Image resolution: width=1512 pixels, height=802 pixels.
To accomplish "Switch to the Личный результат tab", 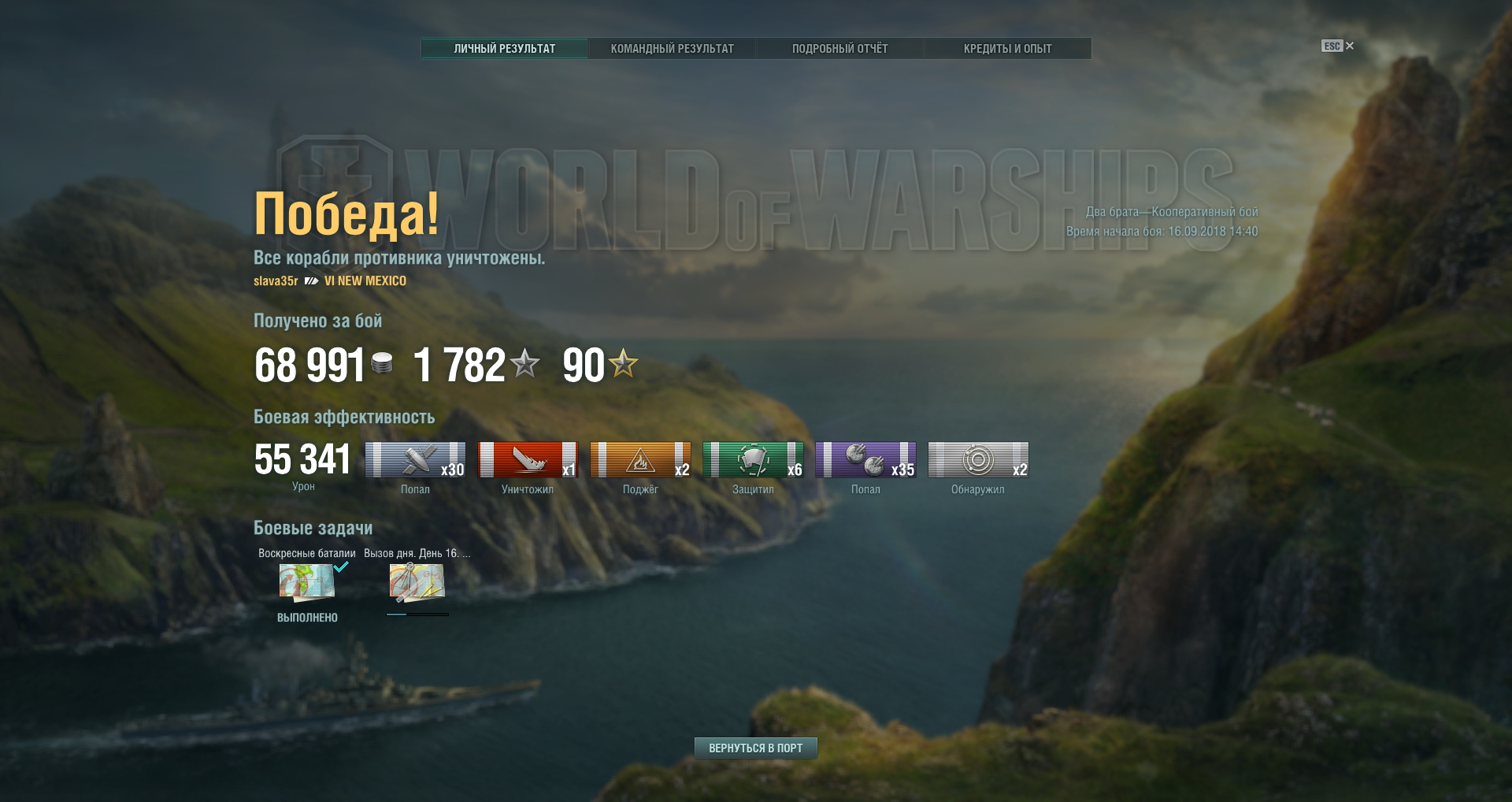I will (x=504, y=49).
